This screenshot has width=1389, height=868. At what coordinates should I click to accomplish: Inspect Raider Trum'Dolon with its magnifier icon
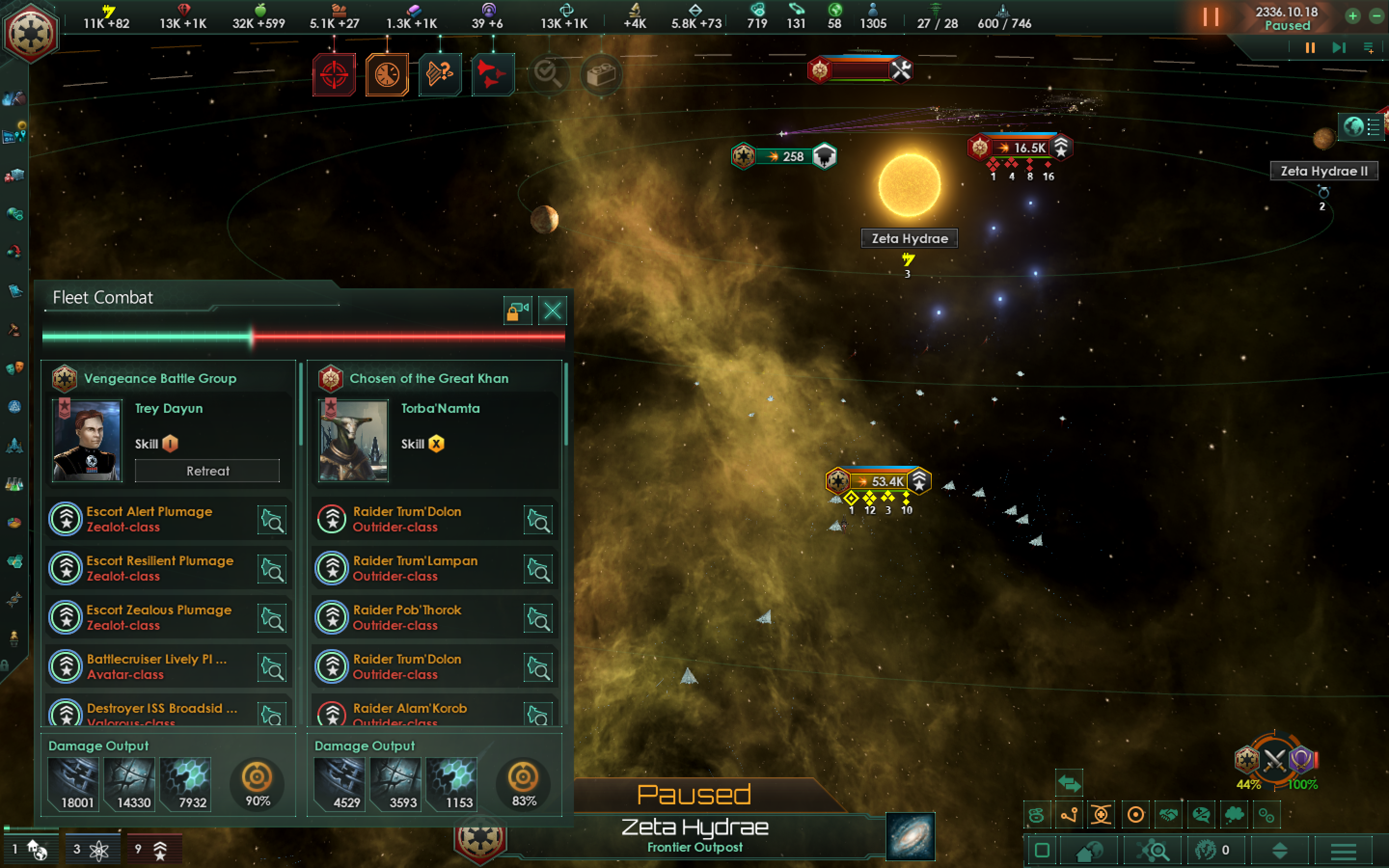click(x=538, y=519)
